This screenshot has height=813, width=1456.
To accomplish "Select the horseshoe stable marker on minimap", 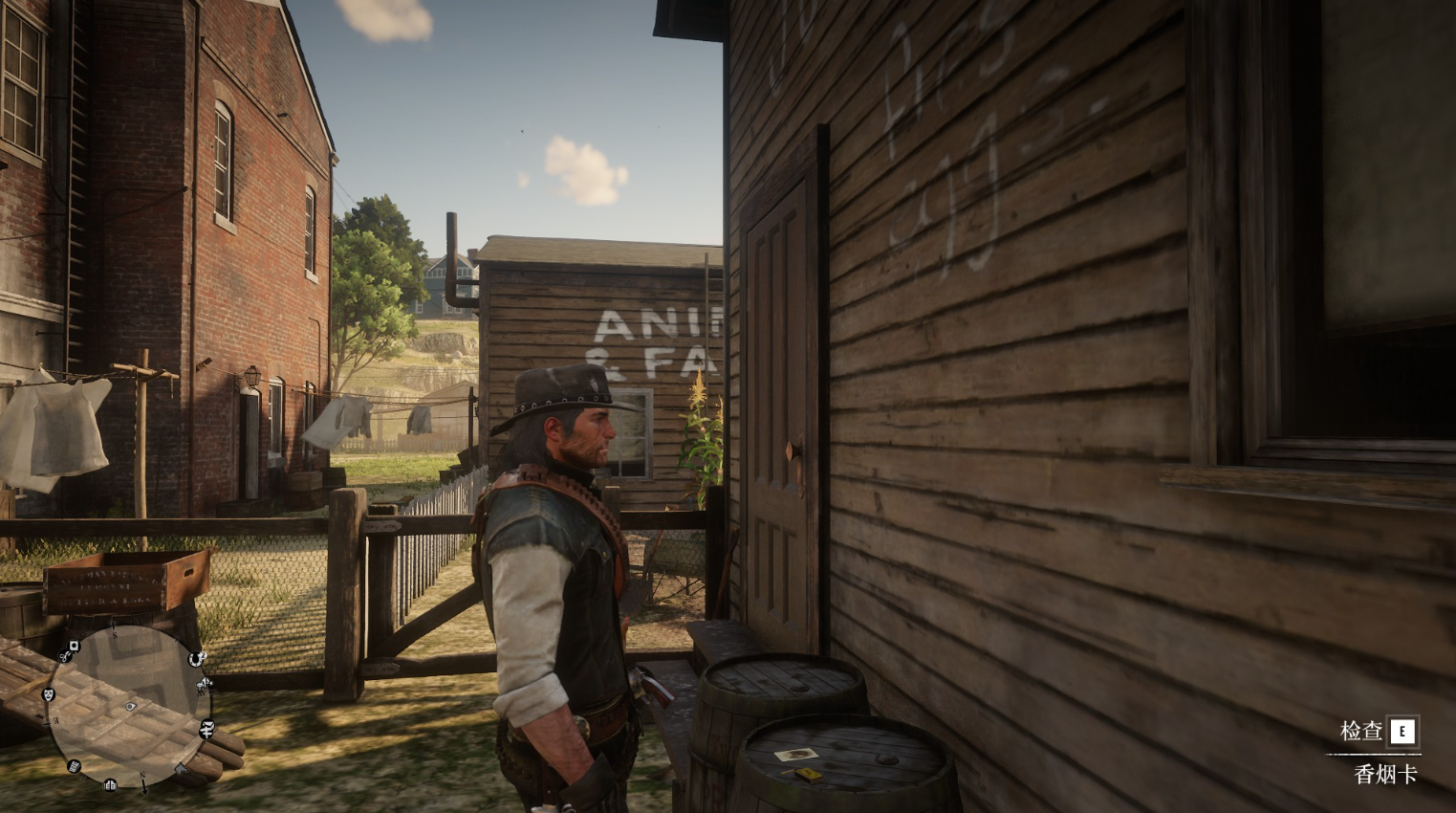I will click(194, 659).
